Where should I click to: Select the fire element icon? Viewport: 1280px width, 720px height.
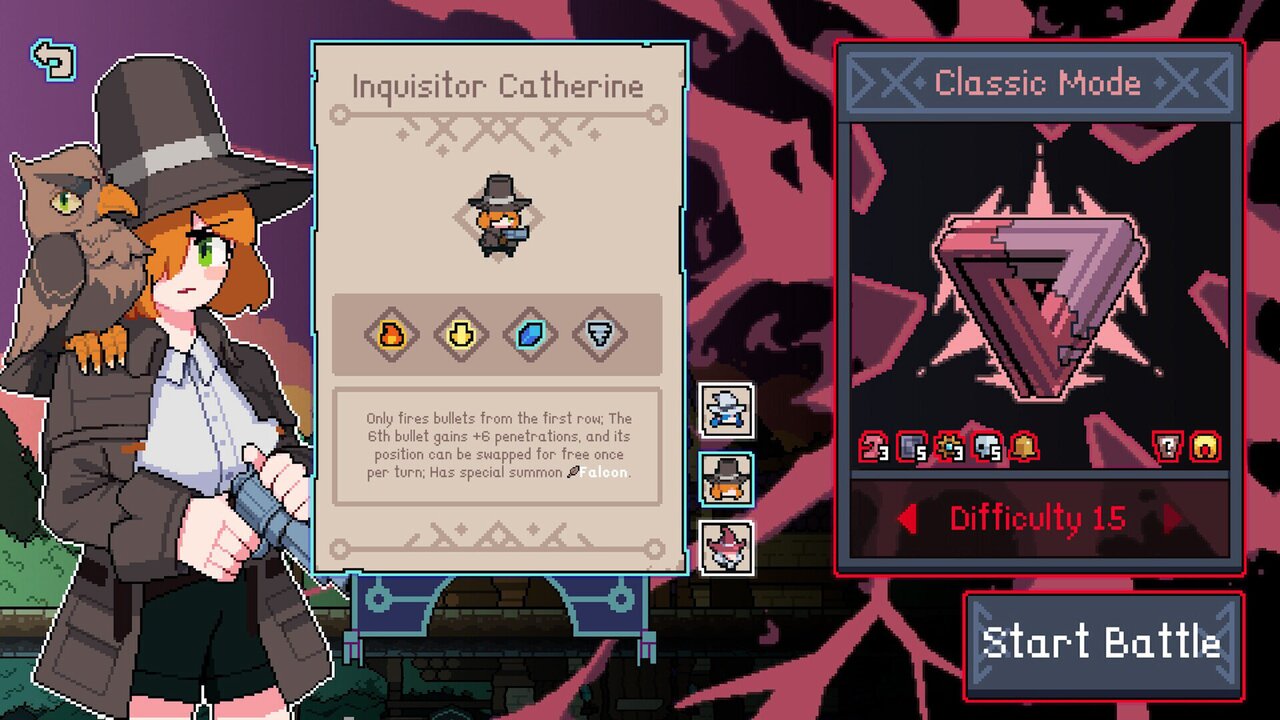pos(391,334)
